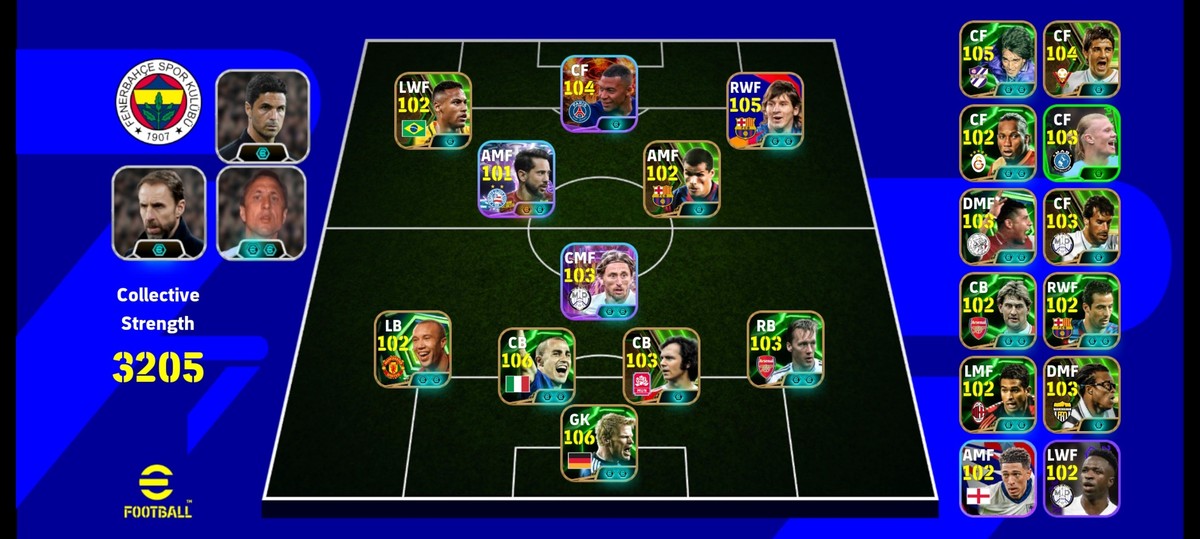Select the AMF 102 card with England flag
Image resolution: width=1200 pixels, height=539 pixels.
[x=998, y=479]
